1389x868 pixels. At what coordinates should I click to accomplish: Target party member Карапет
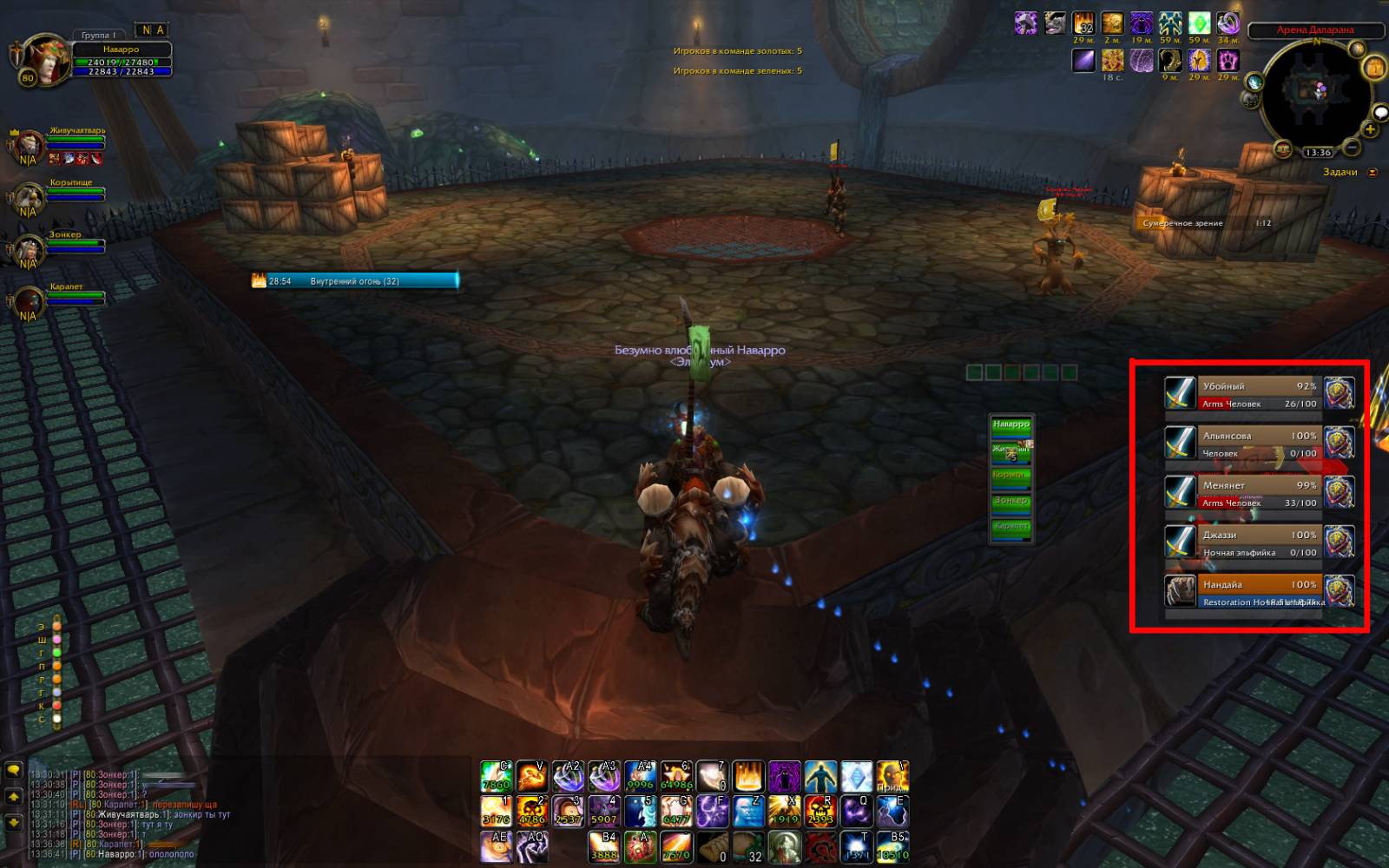pyautogui.click(x=75, y=297)
